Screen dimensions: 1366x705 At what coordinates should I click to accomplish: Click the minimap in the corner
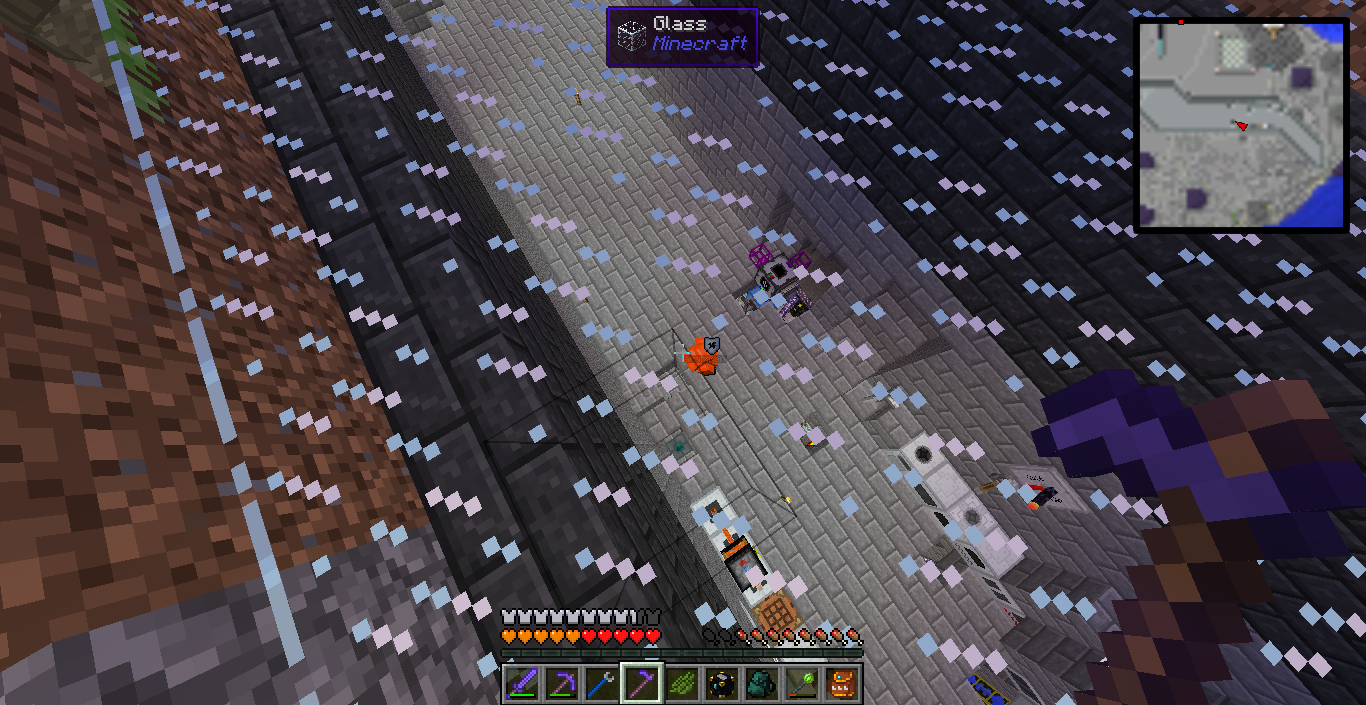pos(1241,126)
